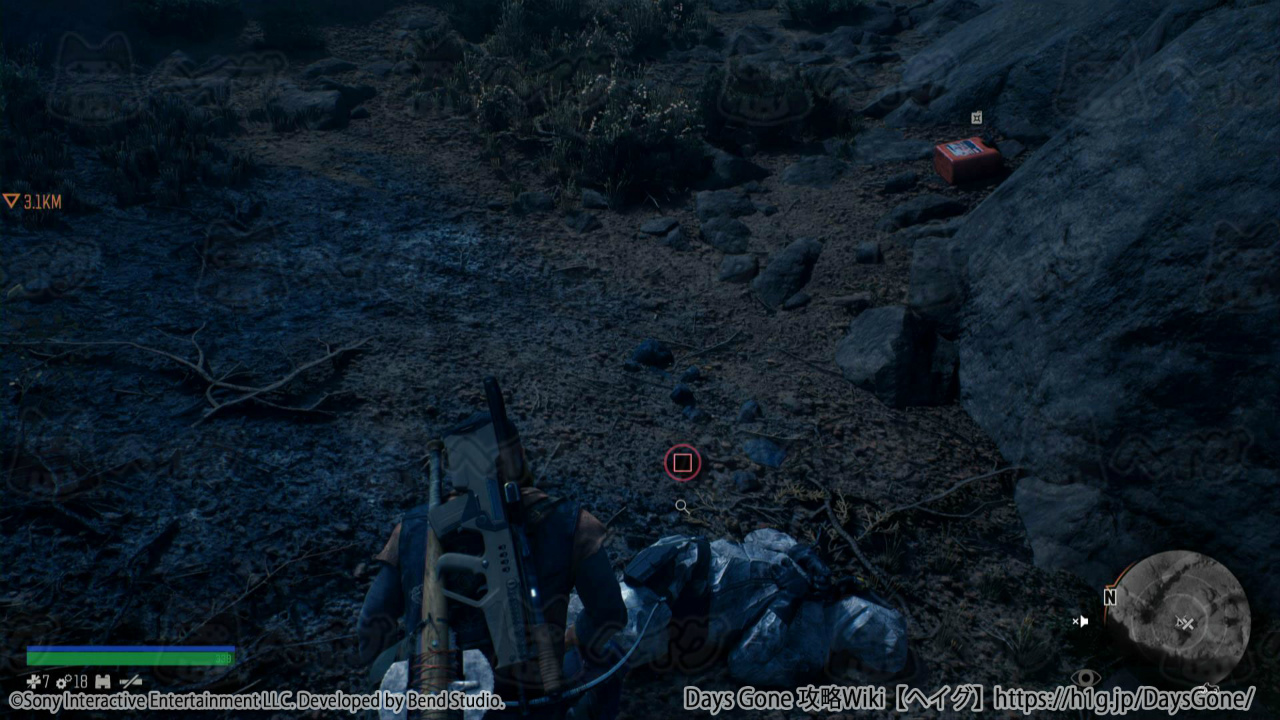Viewport: 1280px width, 720px height.
Task: Click the 3.1KM objective distance marker
Action: [x=33, y=202]
